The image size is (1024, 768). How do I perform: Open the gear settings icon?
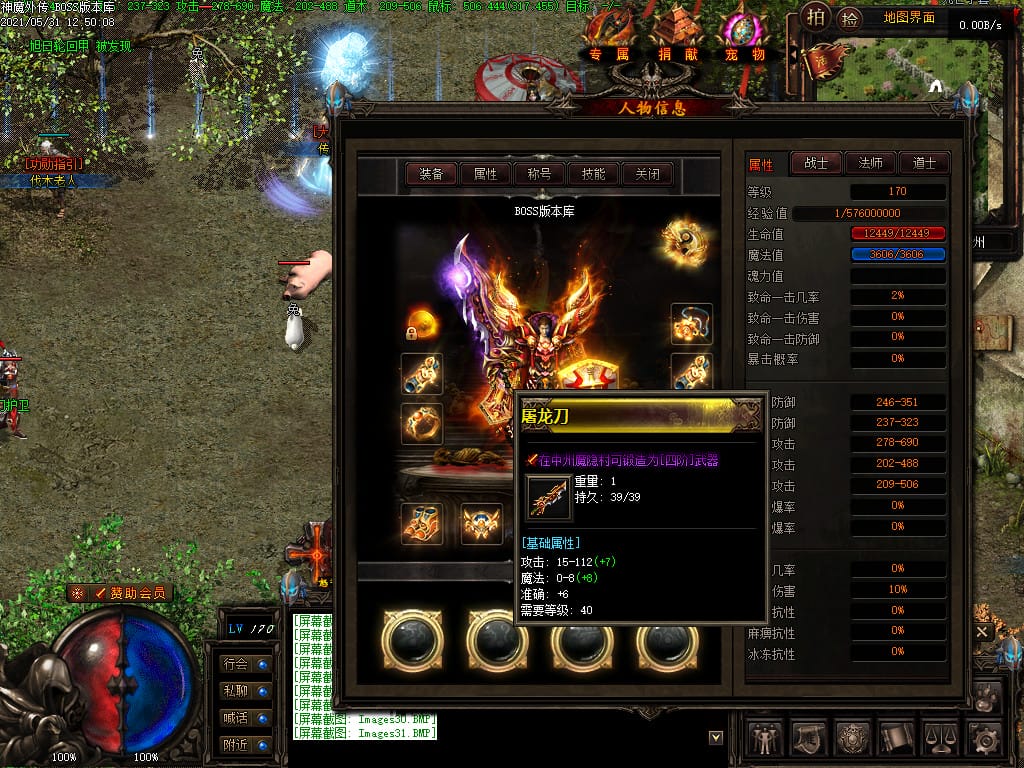pyautogui.click(x=985, y=739)
